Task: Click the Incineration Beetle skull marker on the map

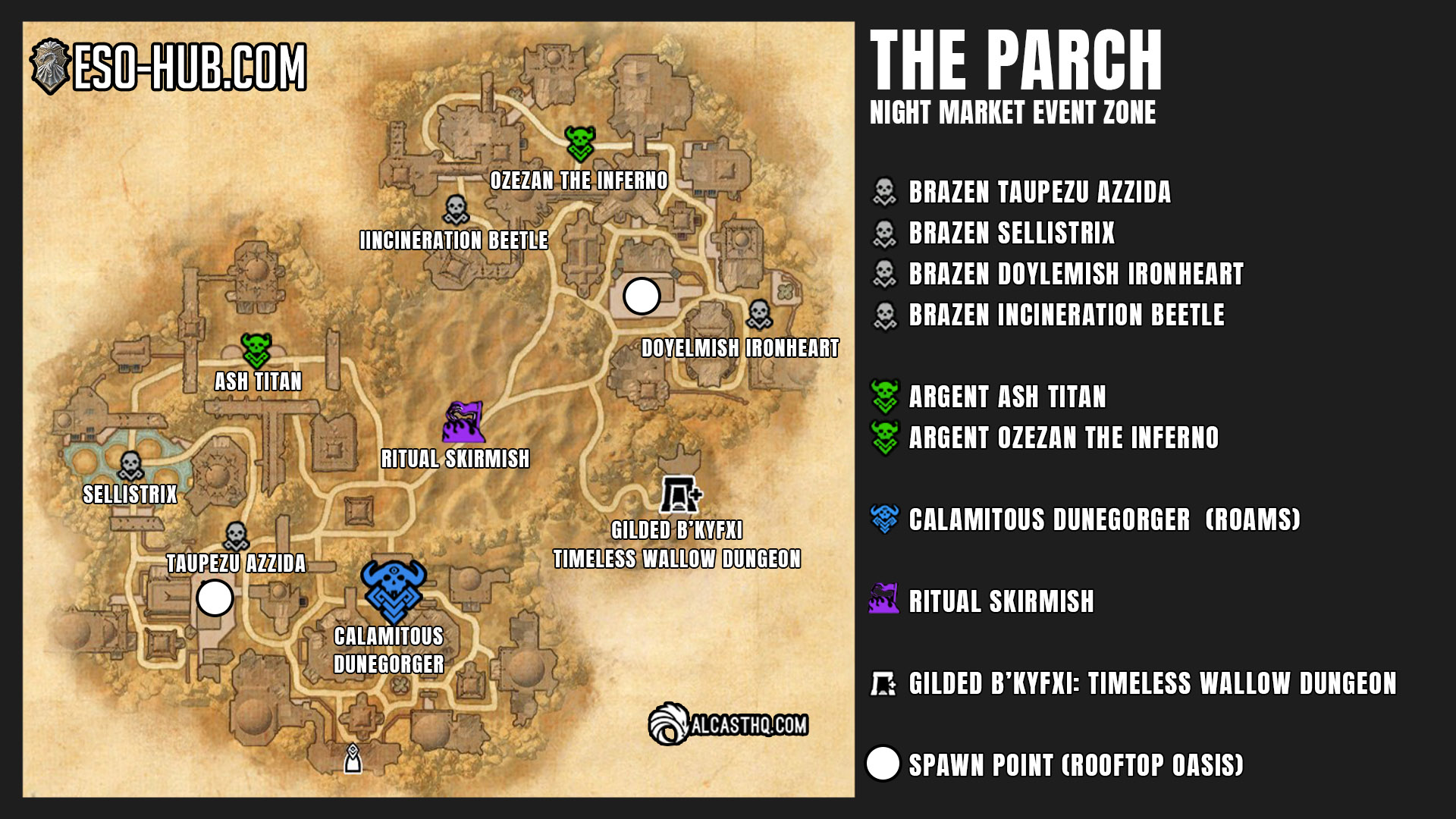Action: click(456, 210)
